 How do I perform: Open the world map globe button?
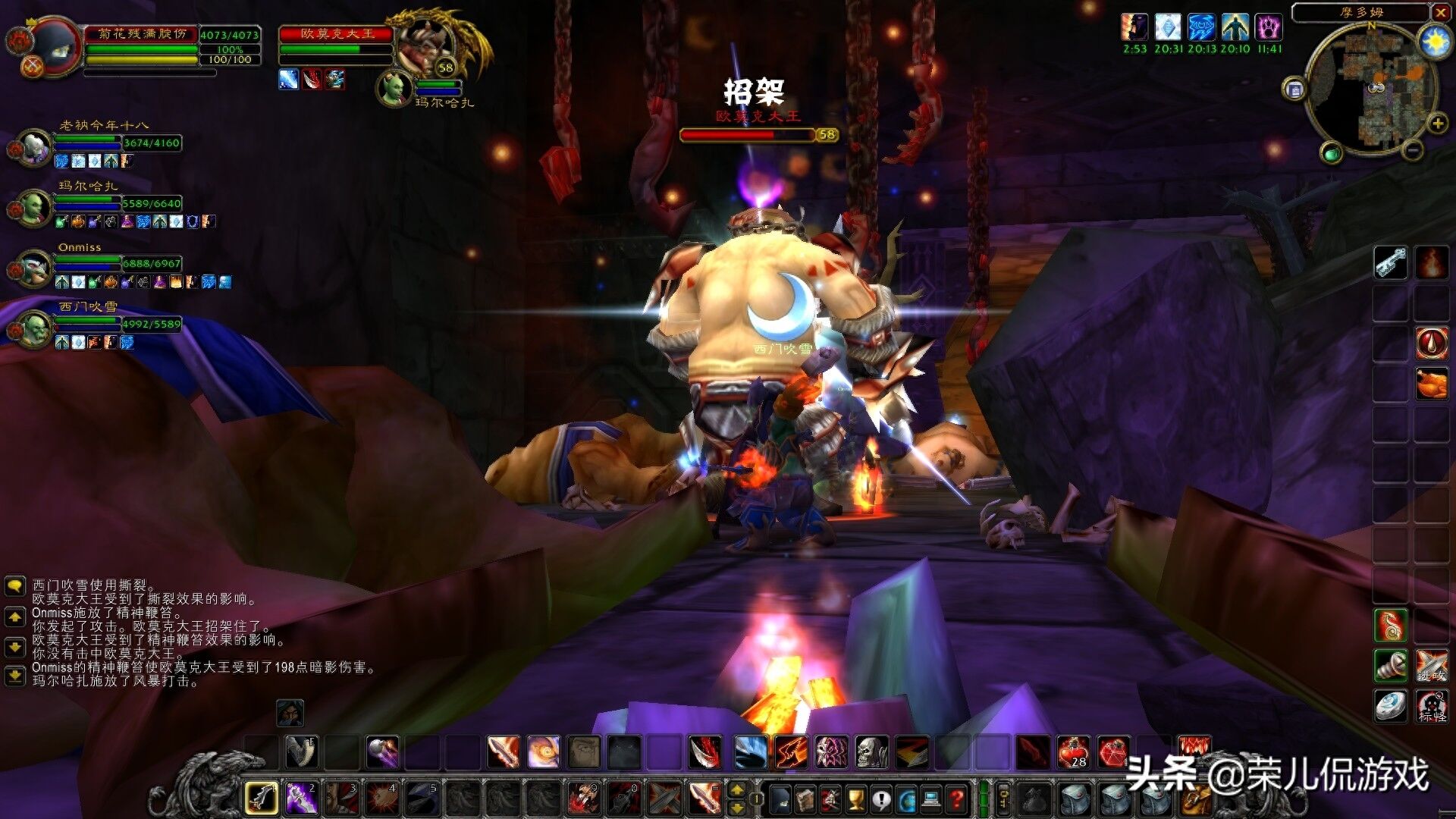click(x=907, y=799)
